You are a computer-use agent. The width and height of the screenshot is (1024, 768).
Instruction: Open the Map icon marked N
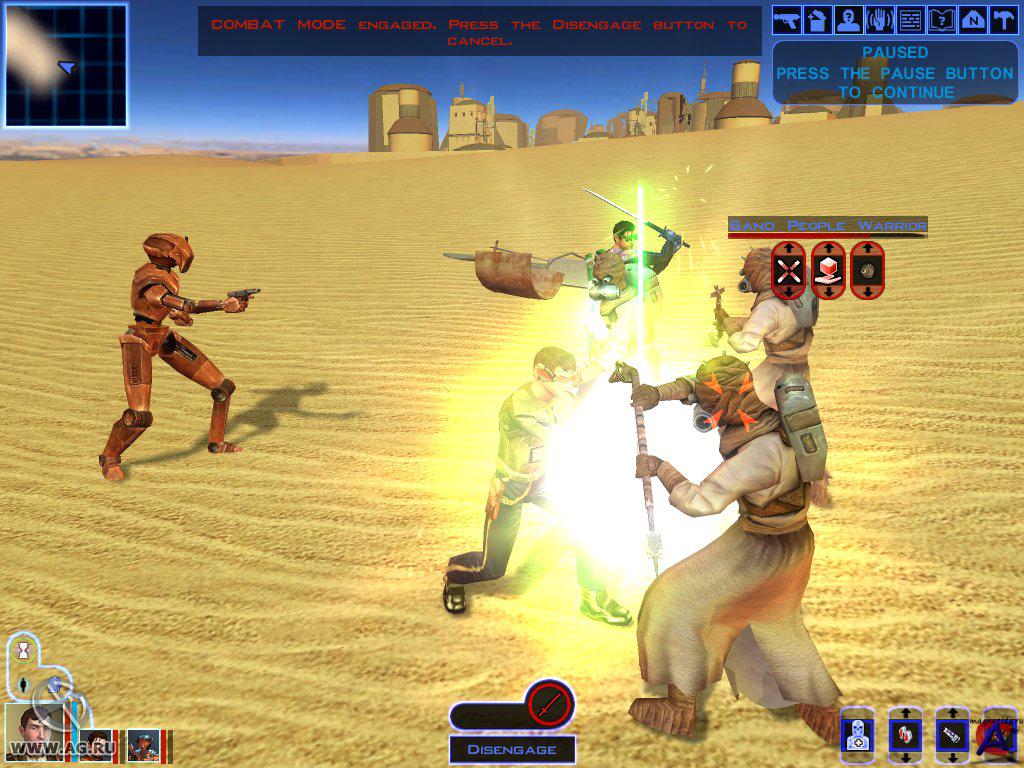[x=972, y=19]
